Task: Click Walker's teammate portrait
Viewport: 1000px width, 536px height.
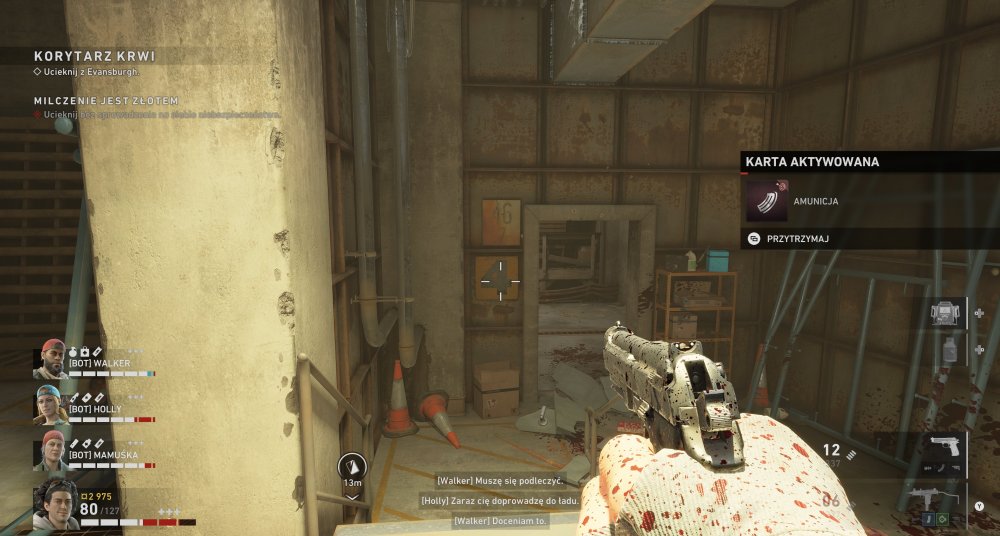Action: click(51, 359)
